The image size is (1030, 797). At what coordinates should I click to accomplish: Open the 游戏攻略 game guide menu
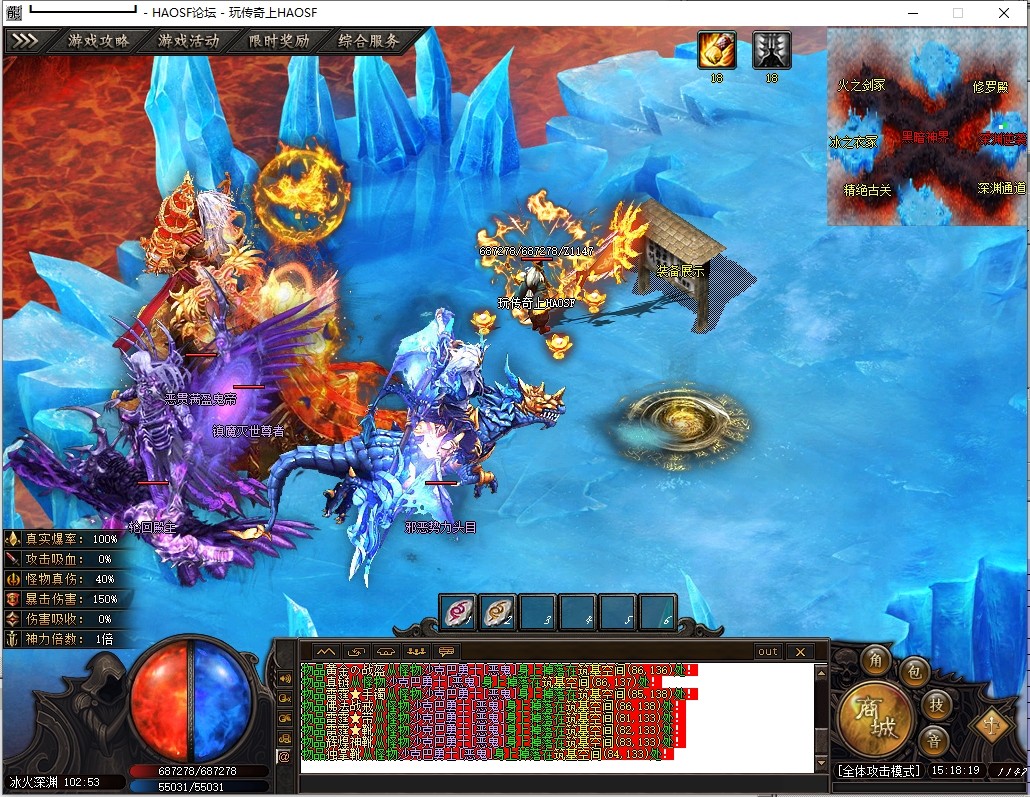tap(98, 42)
